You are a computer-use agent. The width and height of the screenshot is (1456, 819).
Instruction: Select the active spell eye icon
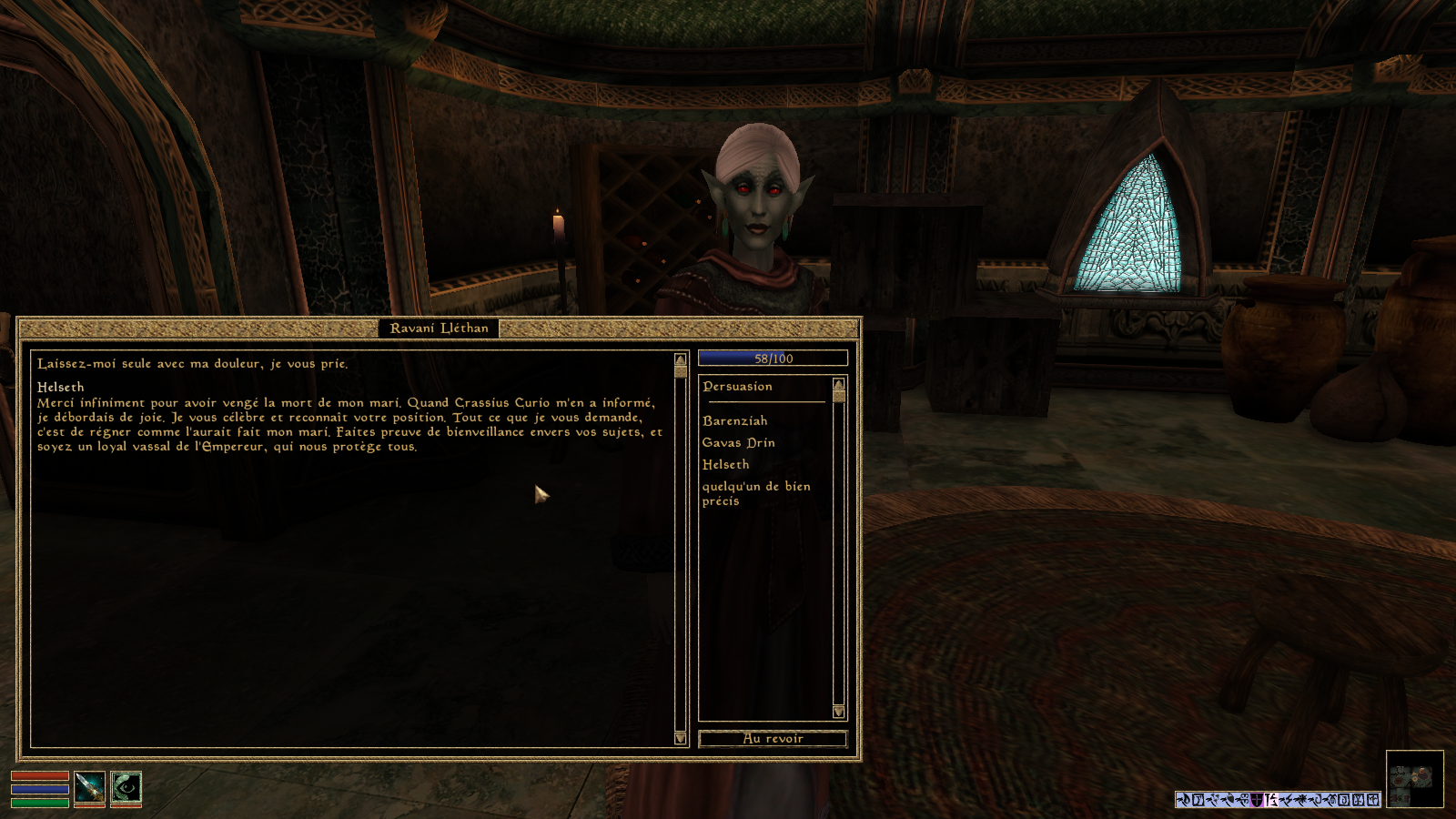pyautogui.click(x=126, y=788)
